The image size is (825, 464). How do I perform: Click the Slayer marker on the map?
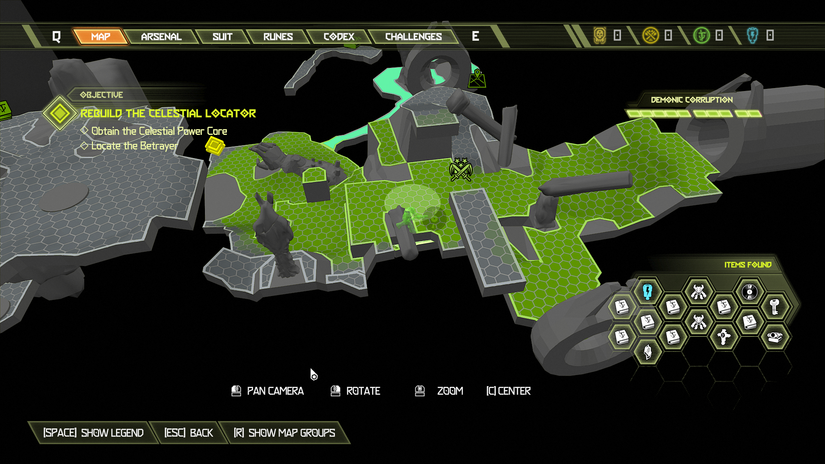[x=461, y=170]
